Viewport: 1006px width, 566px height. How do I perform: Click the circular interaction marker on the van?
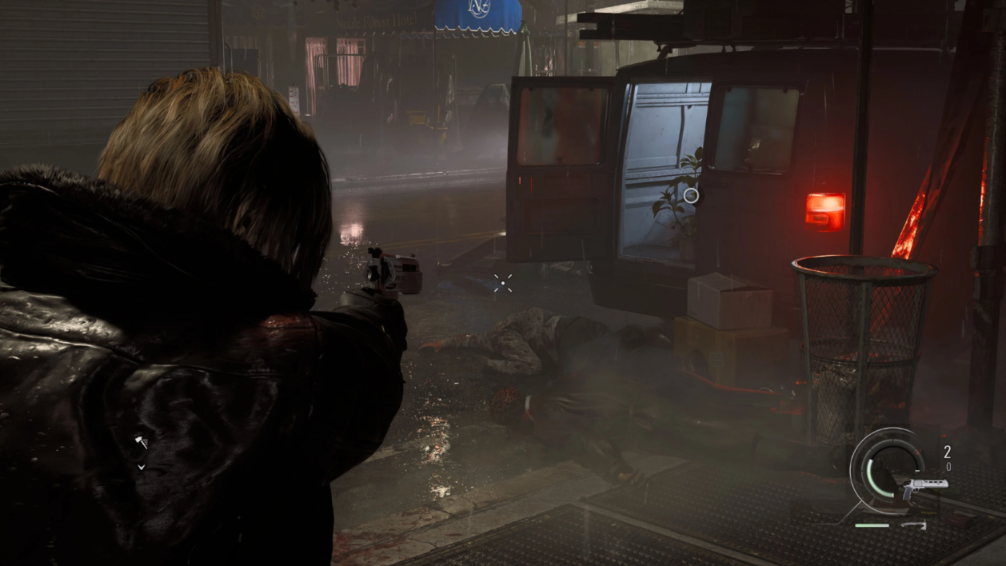(691, 196)
